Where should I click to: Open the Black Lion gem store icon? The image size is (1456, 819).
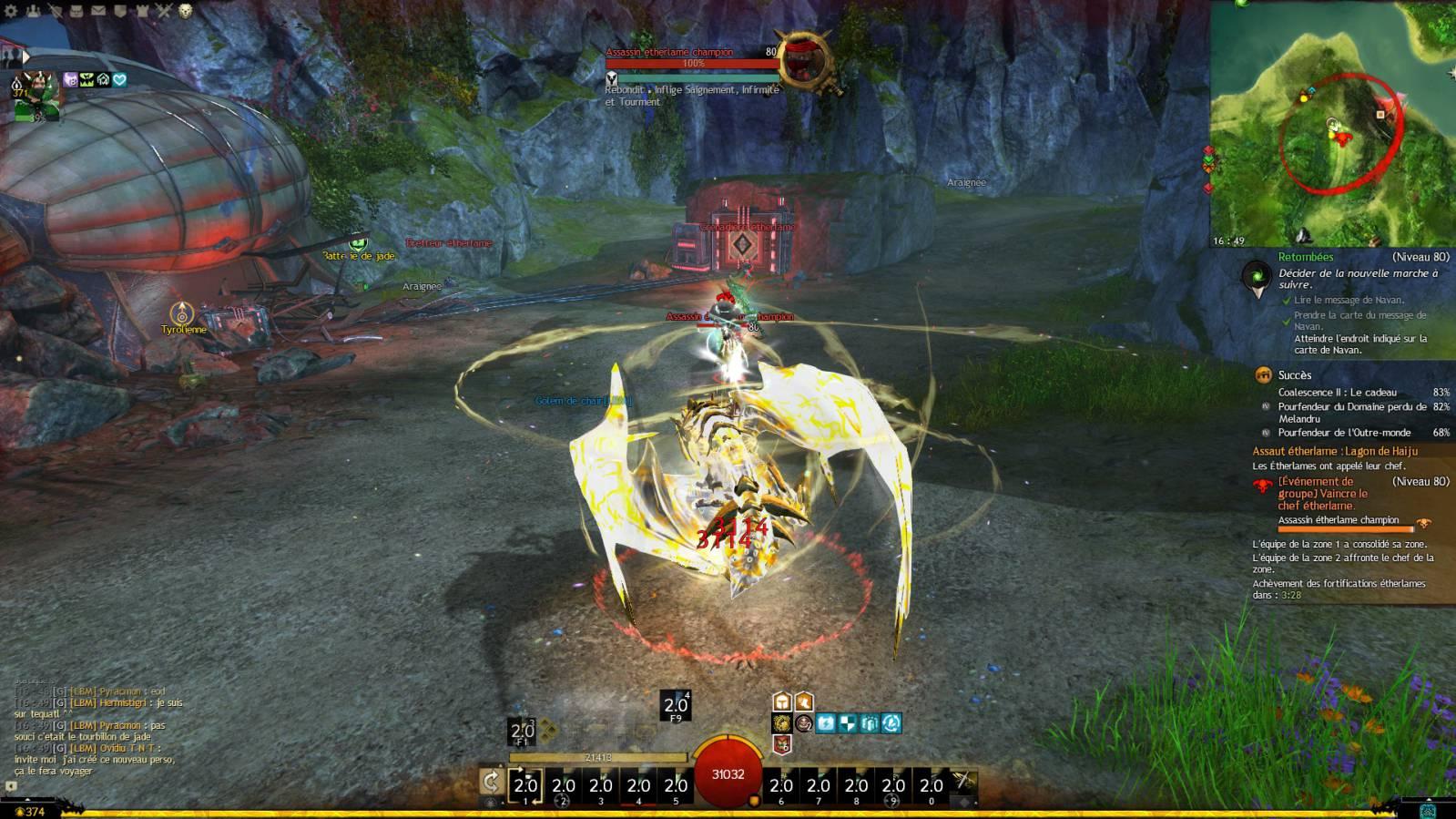[x=186, y=11]
